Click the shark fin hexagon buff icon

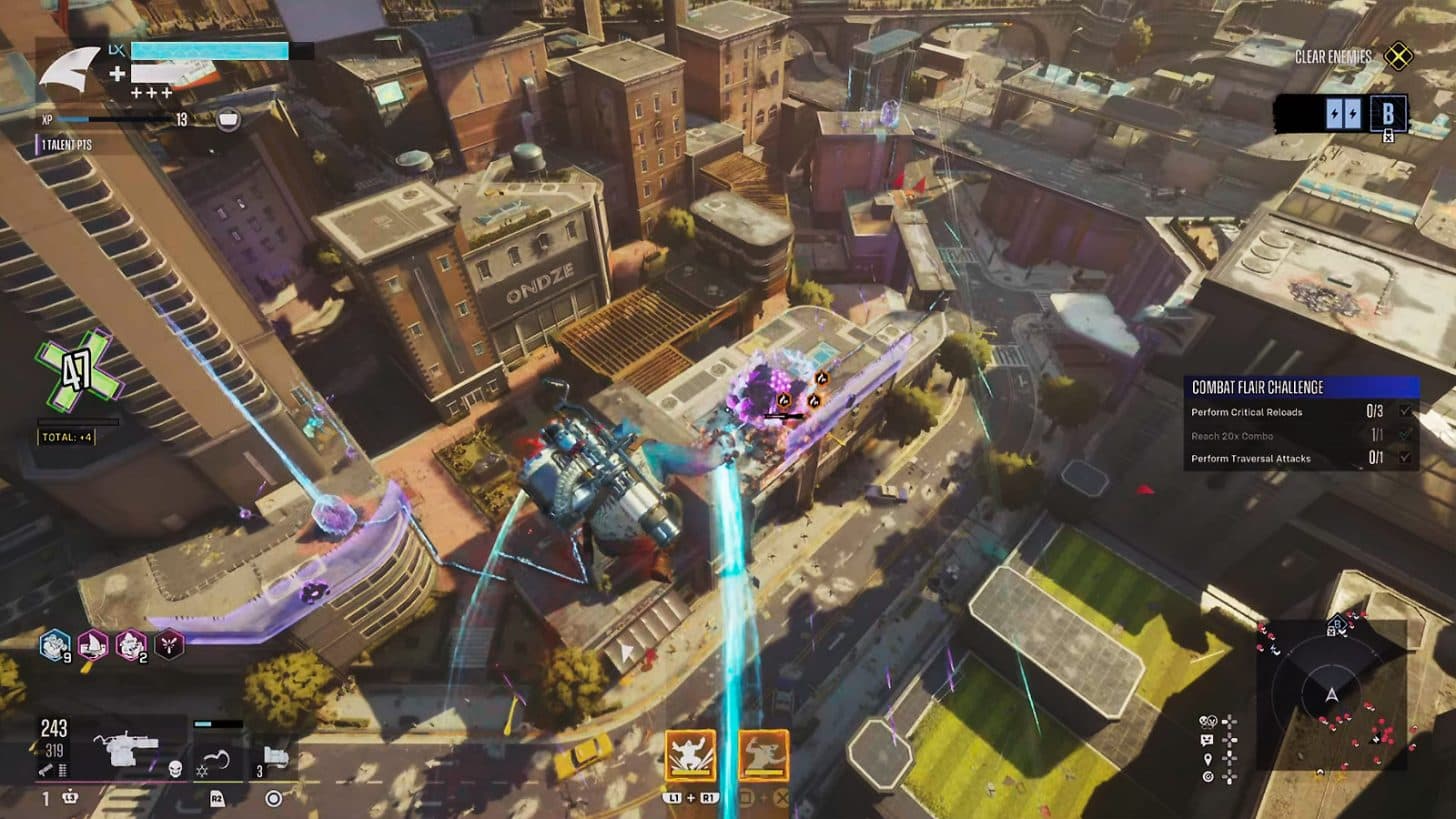(x=94, y=645)
